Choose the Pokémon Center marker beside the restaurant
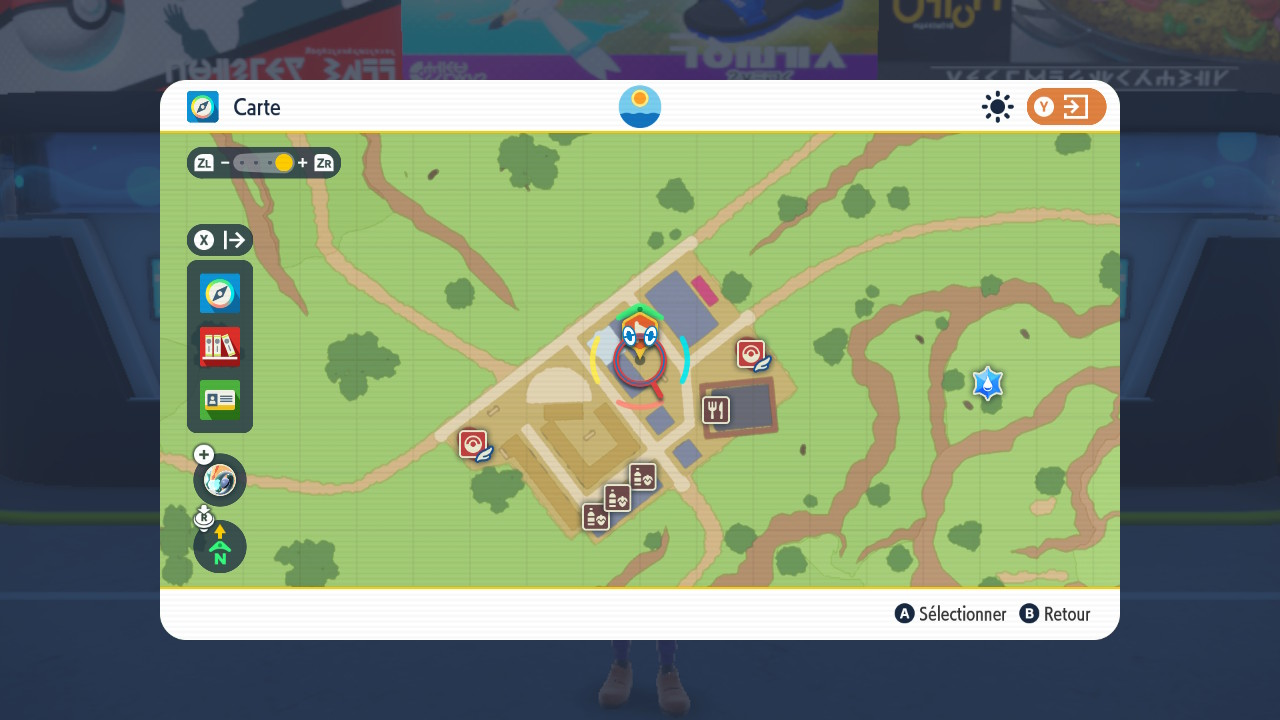Image resolution: width=1280 pixels, height=720 pixels. [x=752, y=355]
